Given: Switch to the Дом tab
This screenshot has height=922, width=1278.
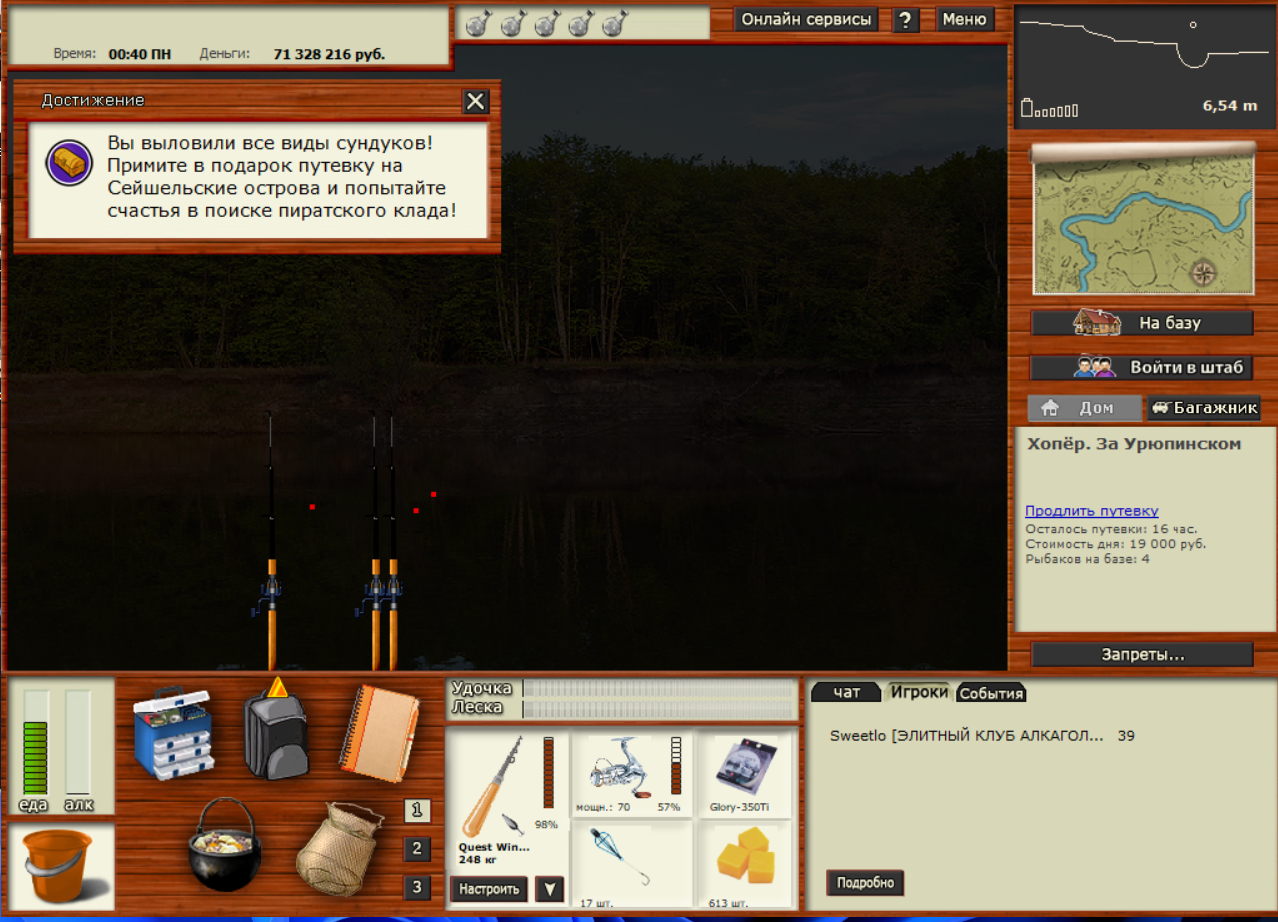Looking at the screenshot, I should click(x=1083, y=408).
